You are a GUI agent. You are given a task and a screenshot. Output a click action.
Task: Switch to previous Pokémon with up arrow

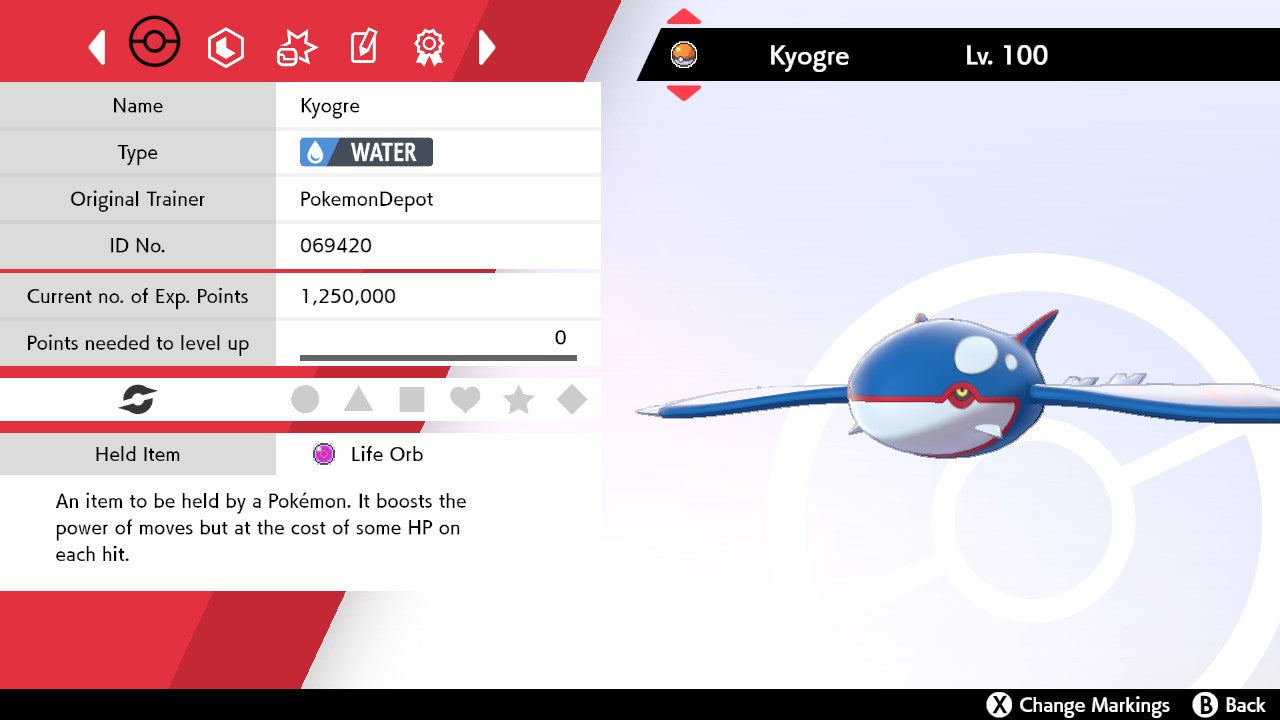point(684,17)
